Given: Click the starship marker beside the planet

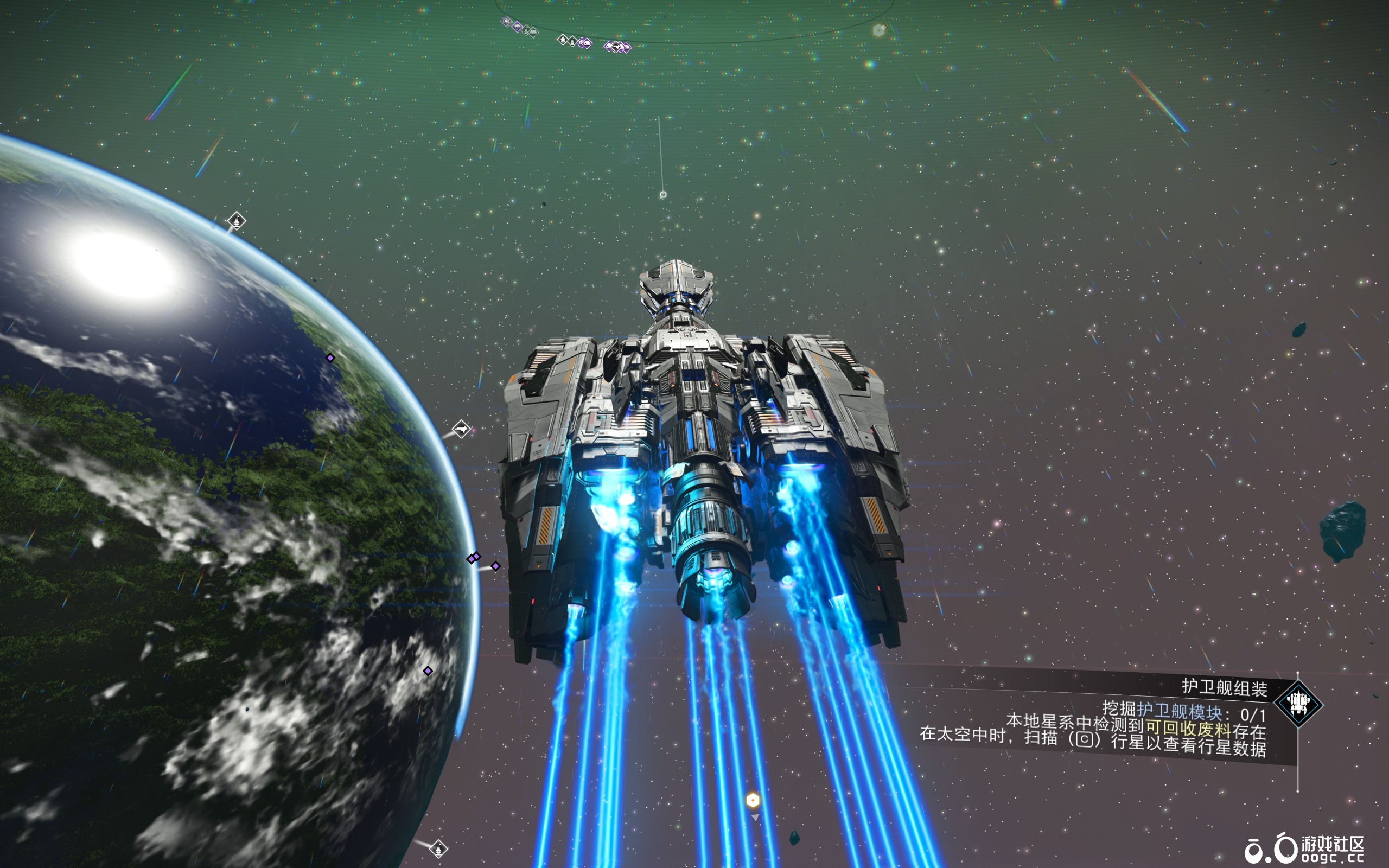Looking at the screenshot, I should click(x=461, y=428).
